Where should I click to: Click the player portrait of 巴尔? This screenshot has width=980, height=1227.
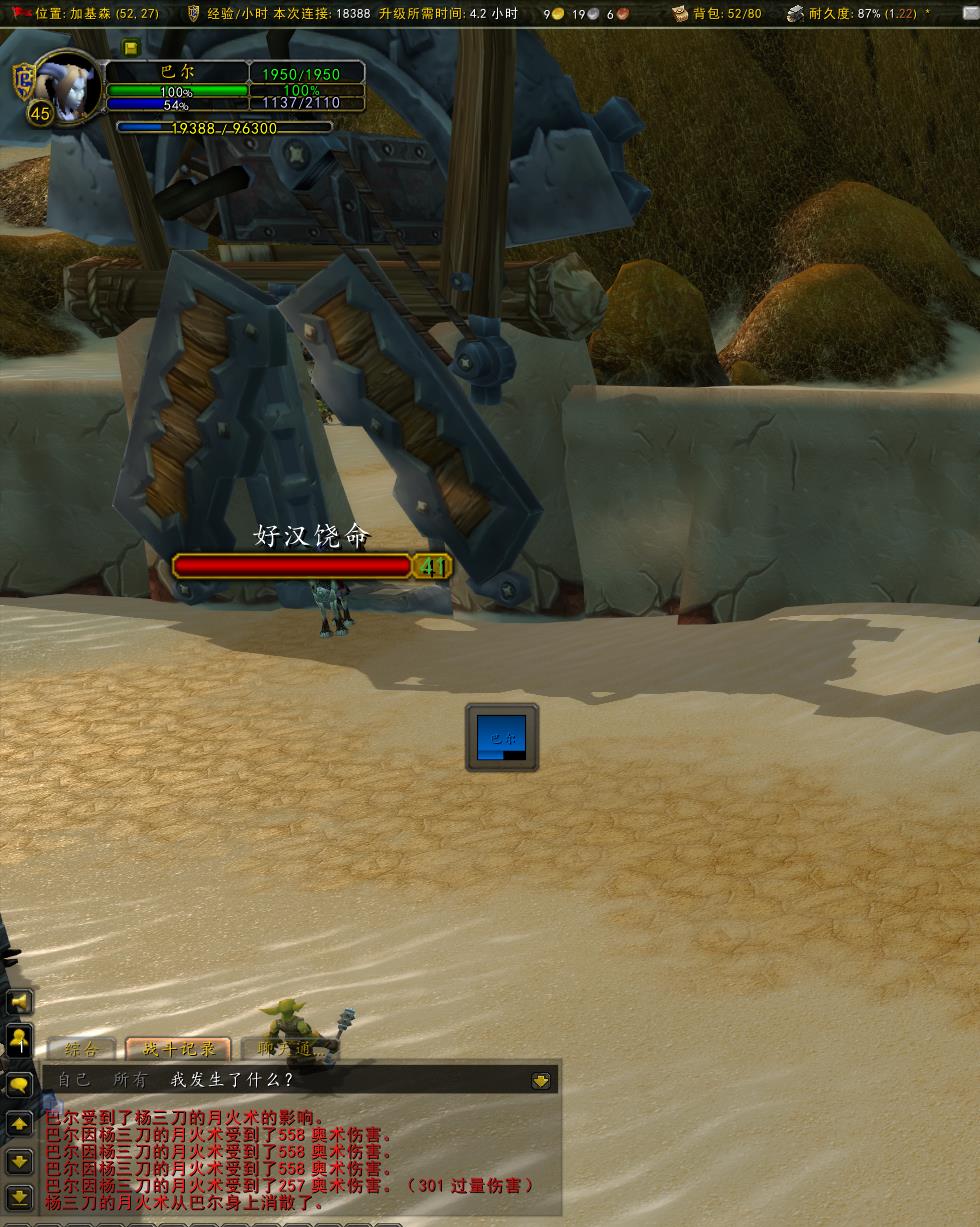point(68,88)
